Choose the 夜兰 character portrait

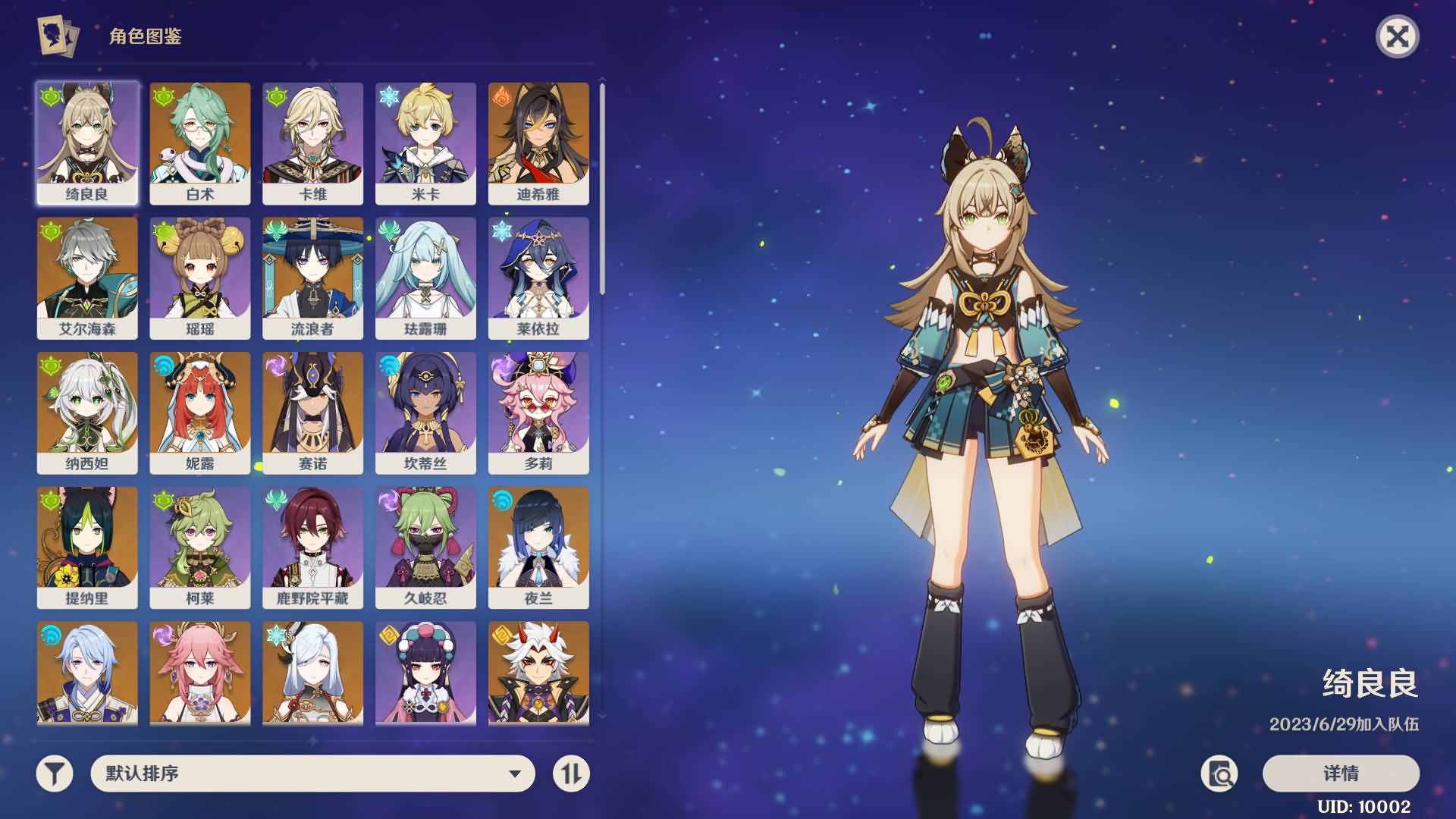point(538,547)
